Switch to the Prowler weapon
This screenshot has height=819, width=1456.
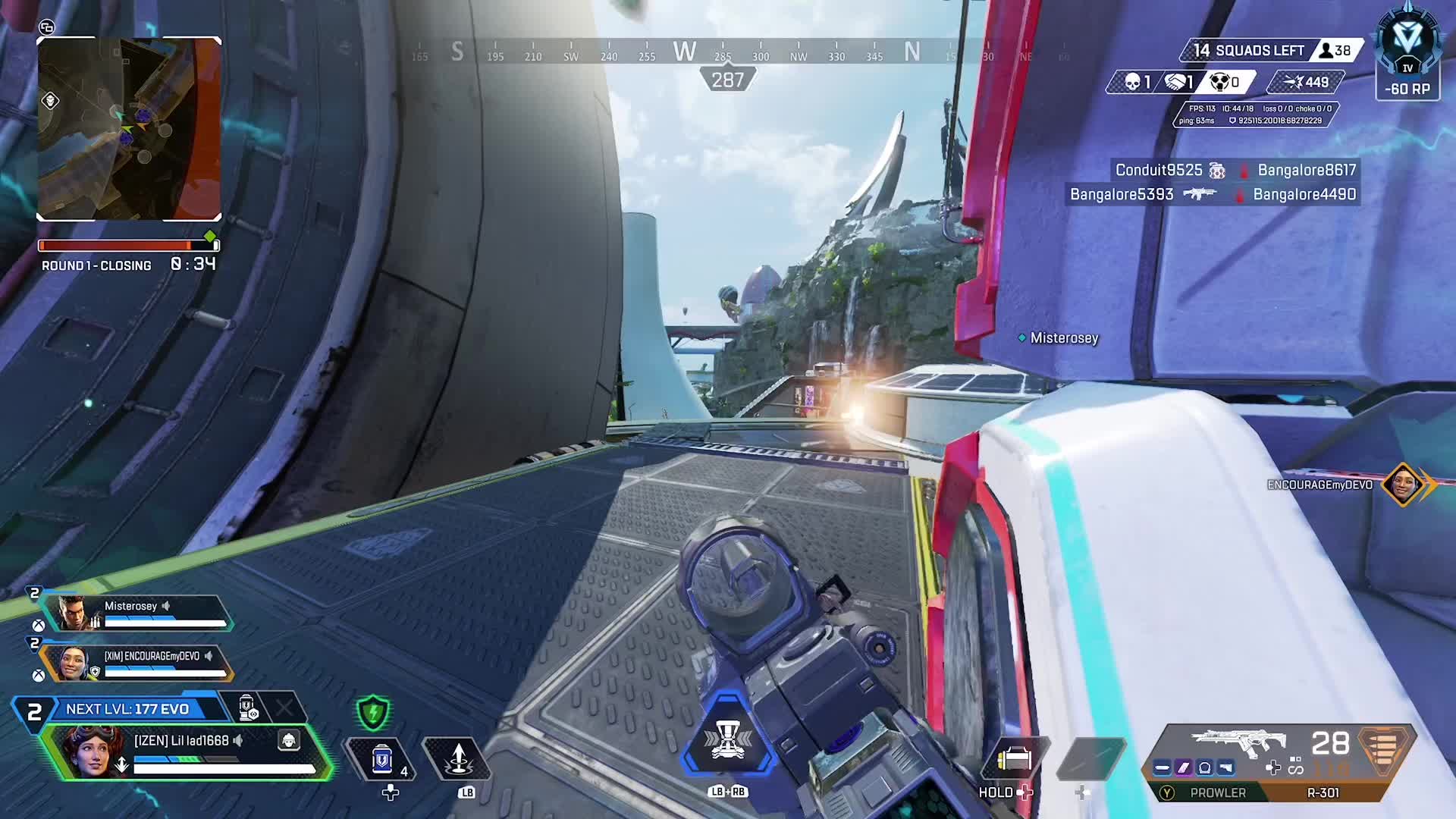1217,792
